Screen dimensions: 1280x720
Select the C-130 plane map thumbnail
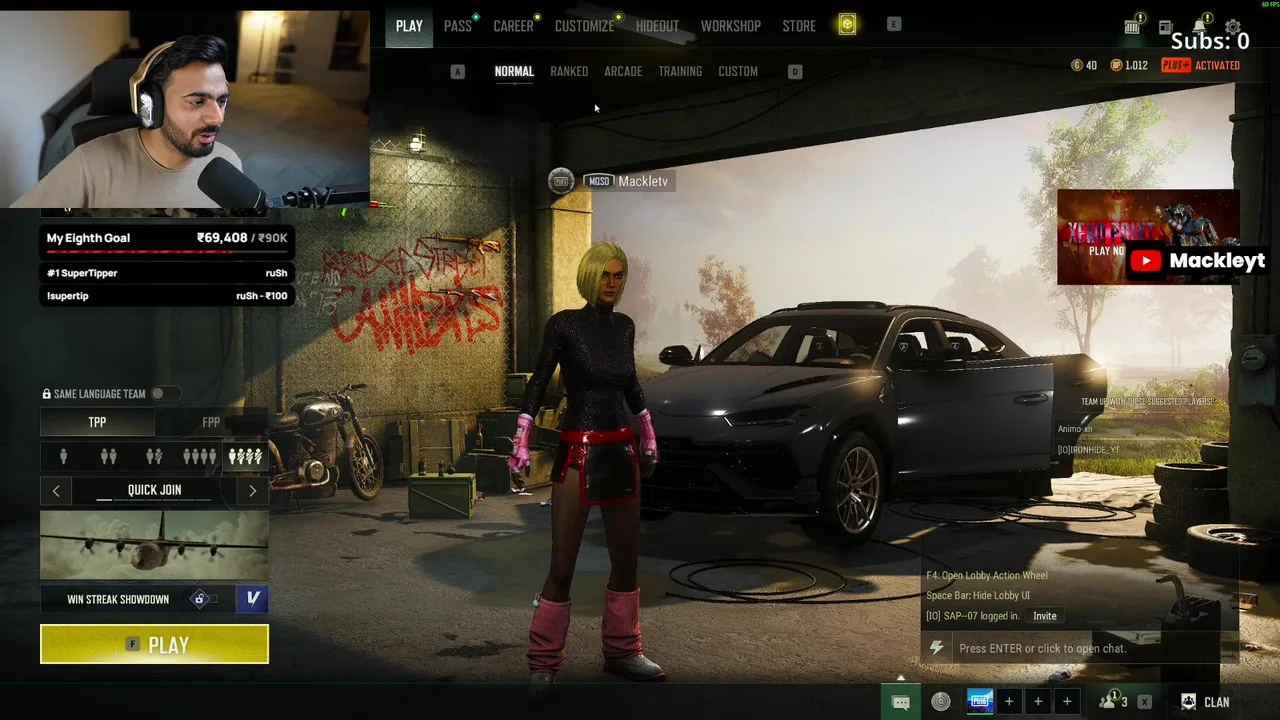click(154, 545)
